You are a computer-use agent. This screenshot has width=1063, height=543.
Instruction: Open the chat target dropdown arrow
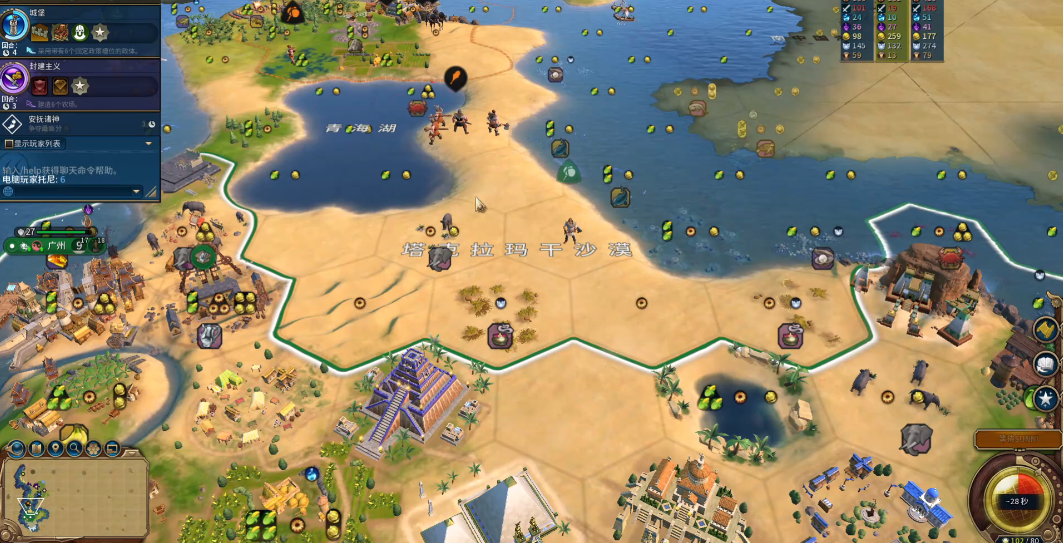pyautogui.click(x=137, y=190)
